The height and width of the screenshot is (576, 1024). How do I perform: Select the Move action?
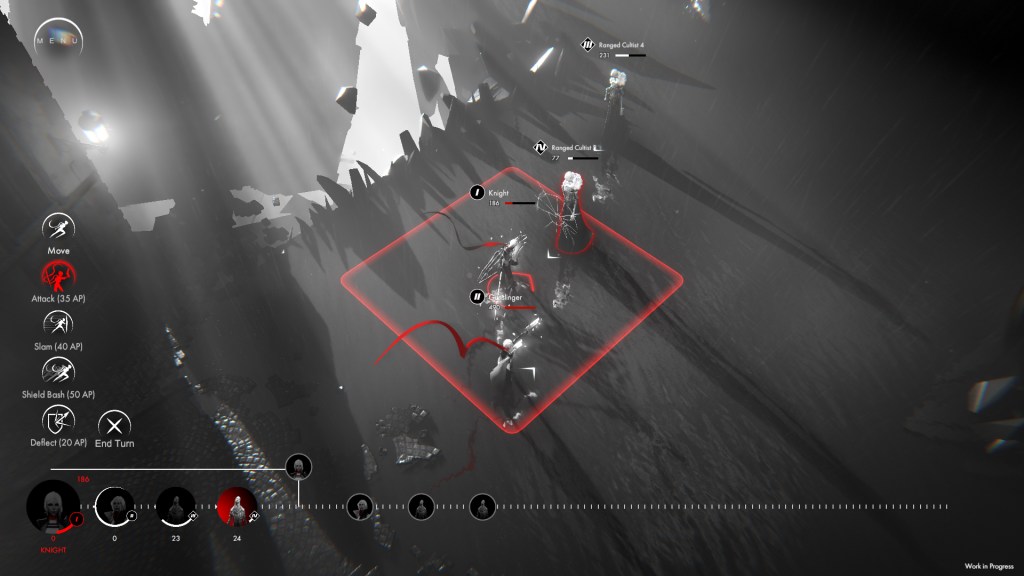click(58, 228)
